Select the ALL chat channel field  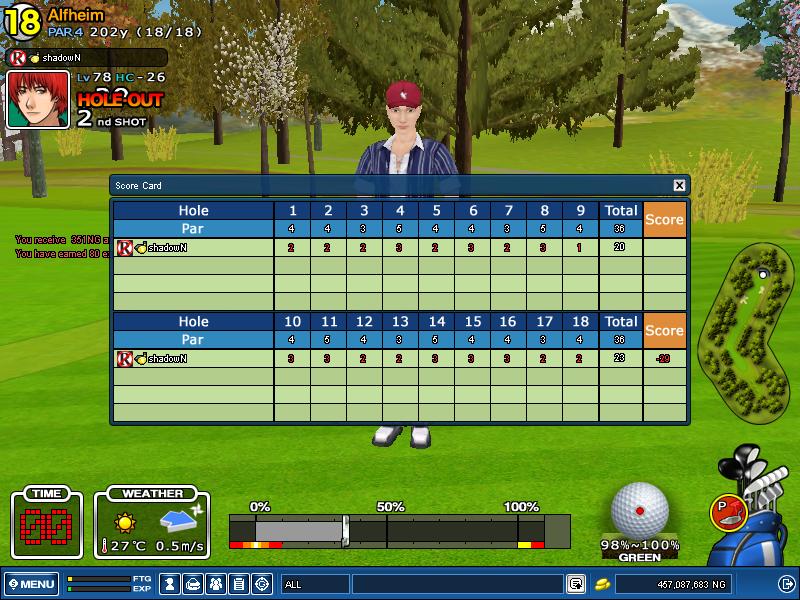pos(315,584)
